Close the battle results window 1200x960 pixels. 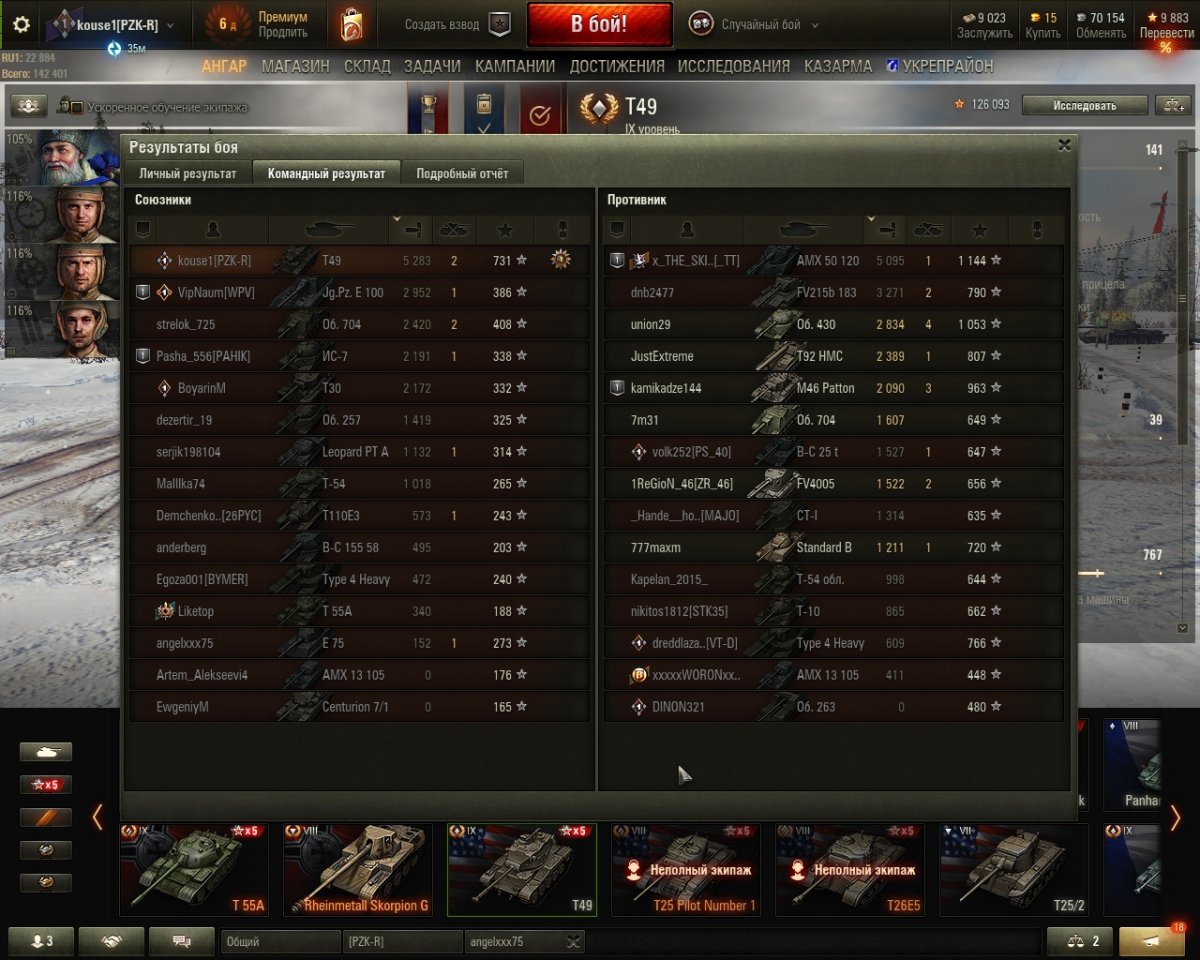click(x=1064, y=145)
